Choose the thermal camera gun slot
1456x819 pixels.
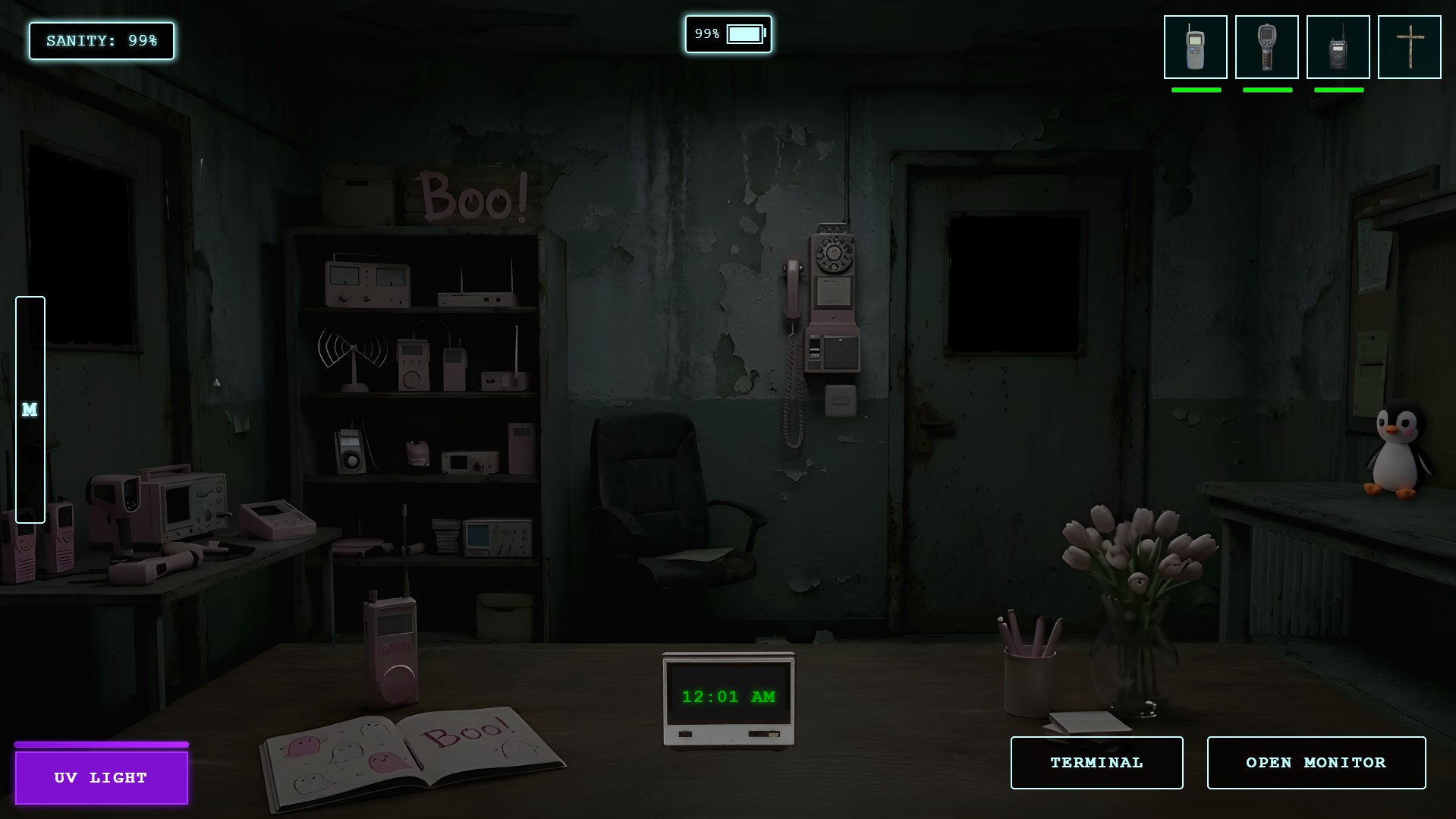[1266, 47]
